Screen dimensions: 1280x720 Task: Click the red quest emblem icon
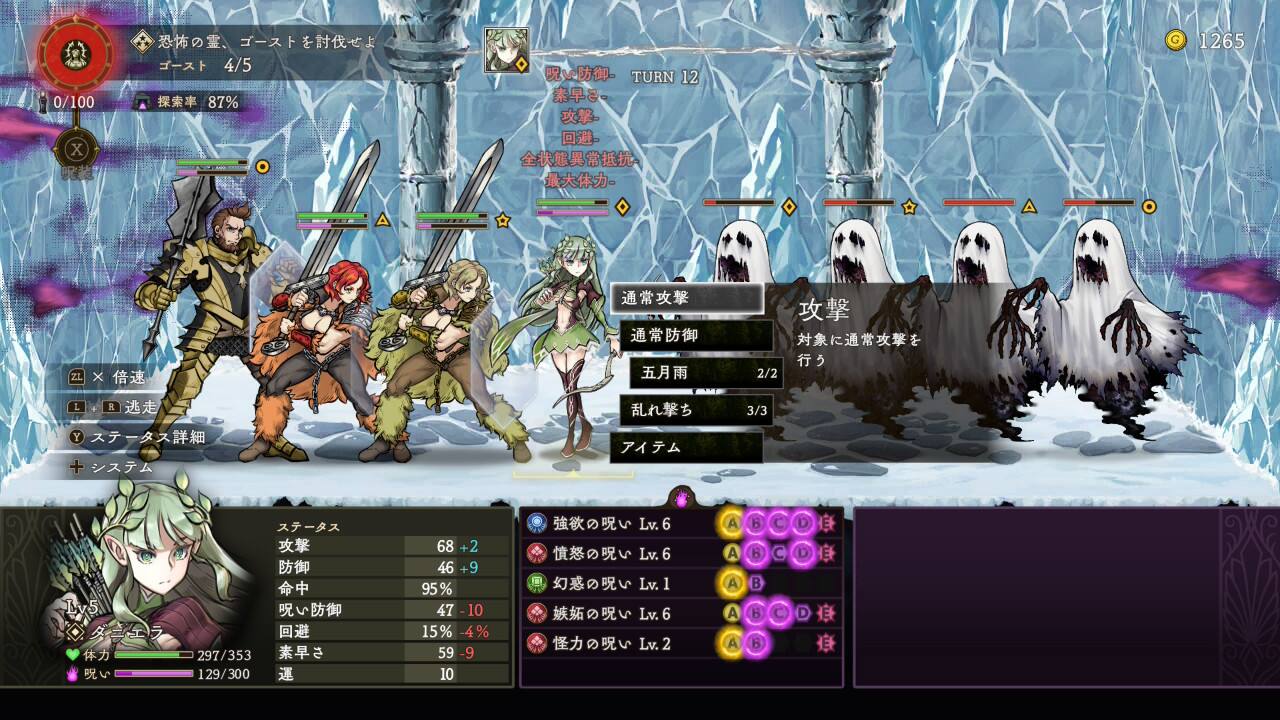point(75,52)
